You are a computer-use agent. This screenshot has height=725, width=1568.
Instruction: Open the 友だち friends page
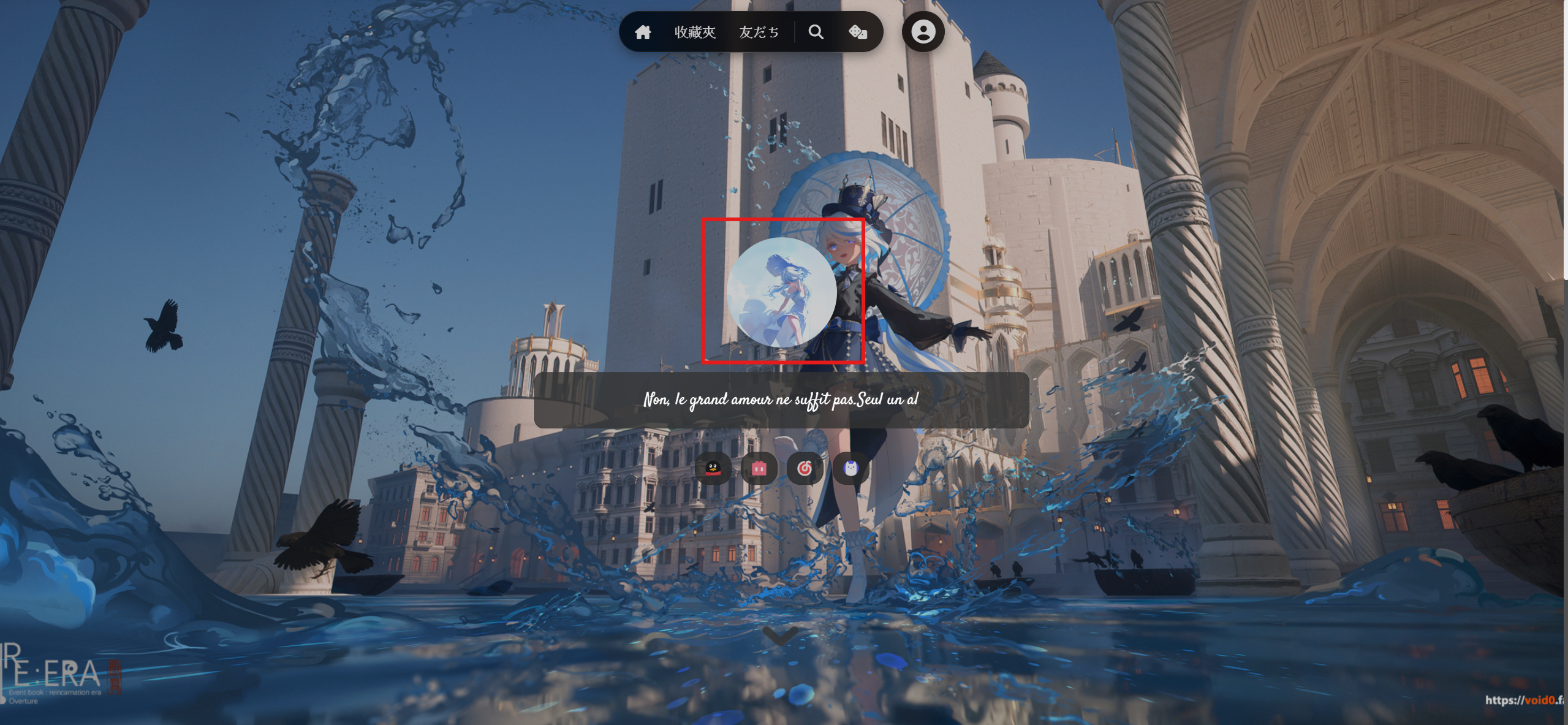click(759, 32)
